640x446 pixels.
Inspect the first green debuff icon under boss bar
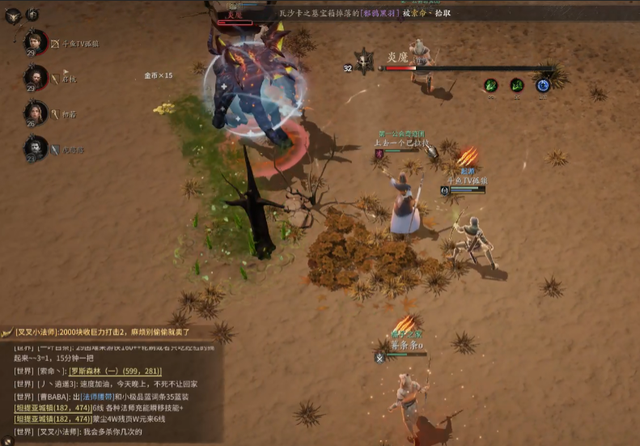tap(491, 86)
